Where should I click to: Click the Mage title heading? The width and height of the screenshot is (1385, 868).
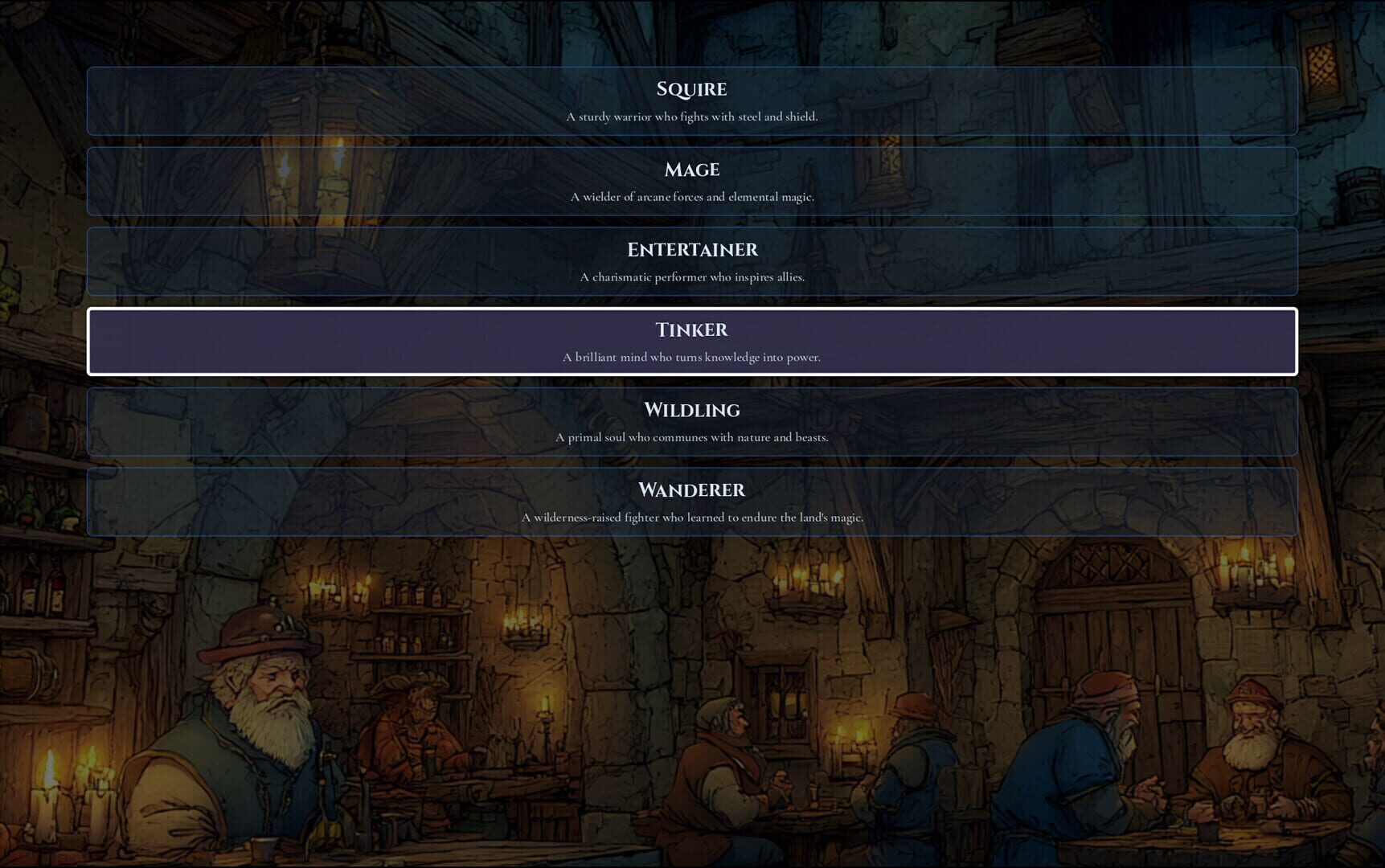[691, 170]
